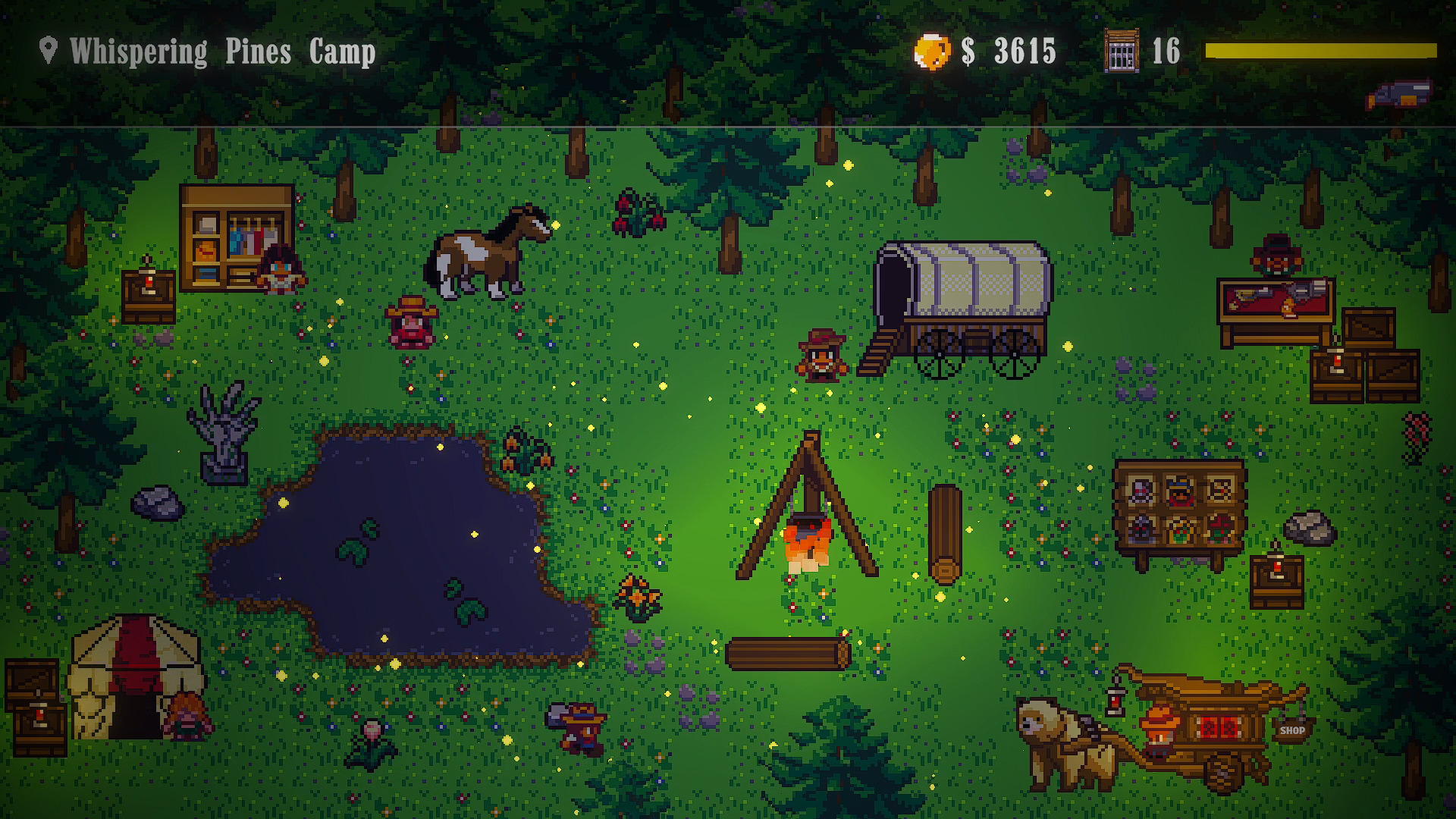
Task: Click the red-striped tent bottom left
Action: (133, 675)
